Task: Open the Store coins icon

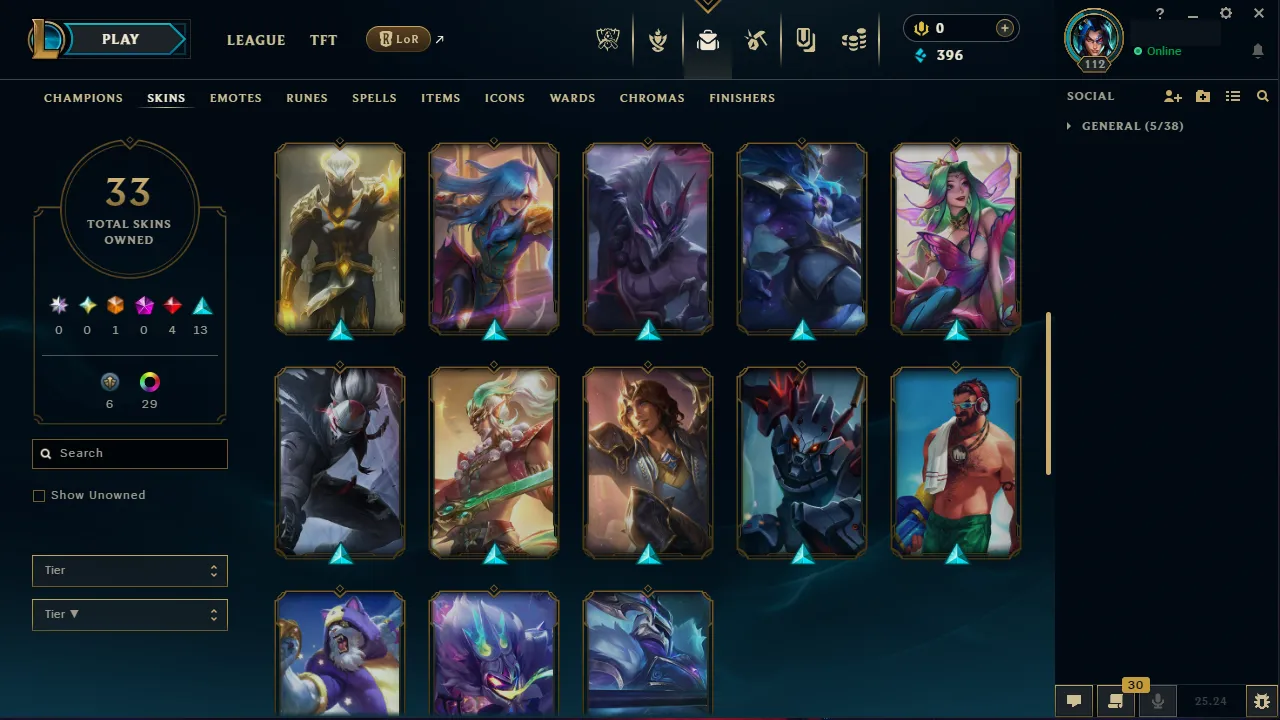Action: pos(854,40)
